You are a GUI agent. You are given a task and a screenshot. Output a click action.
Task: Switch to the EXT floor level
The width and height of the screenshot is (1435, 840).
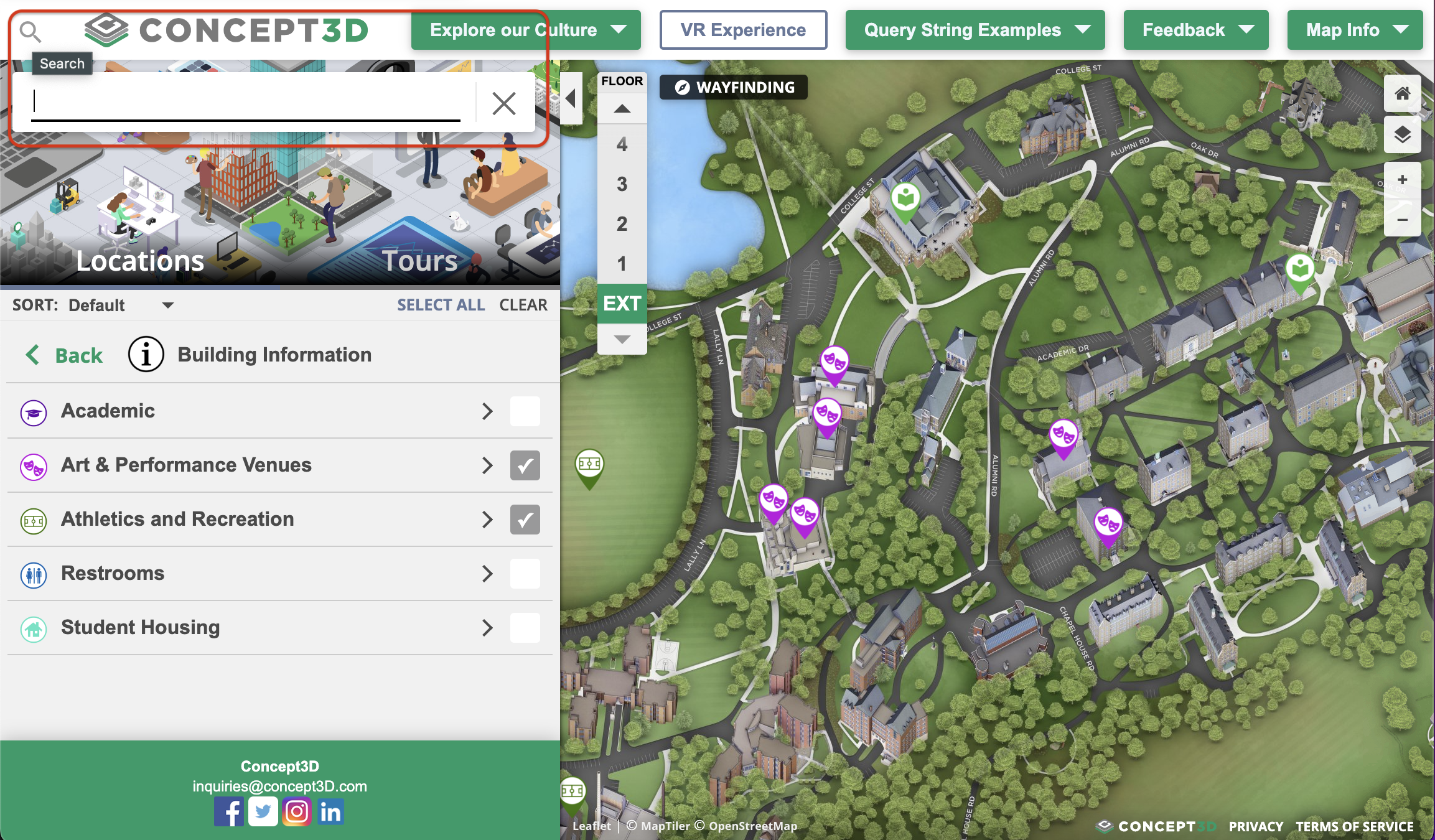[622, 304]
